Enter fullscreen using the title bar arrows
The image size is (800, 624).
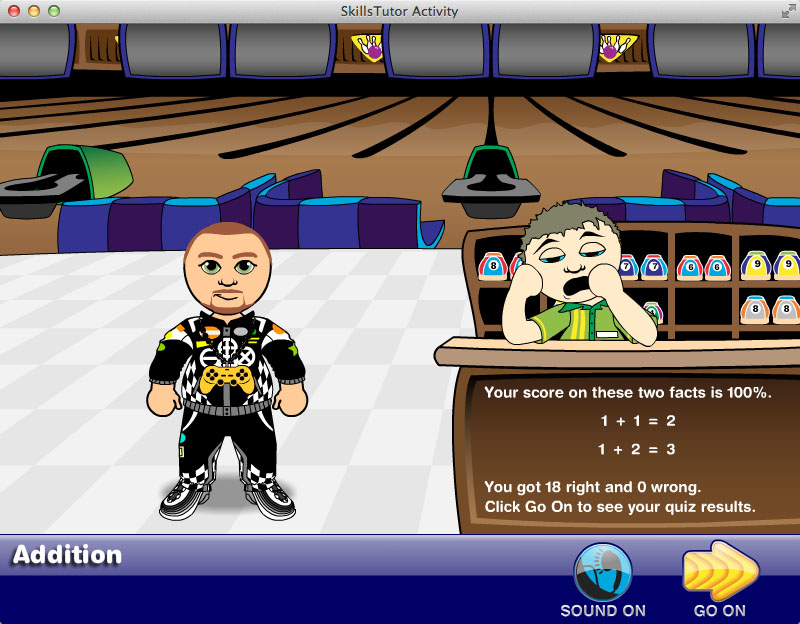(787, 11)
